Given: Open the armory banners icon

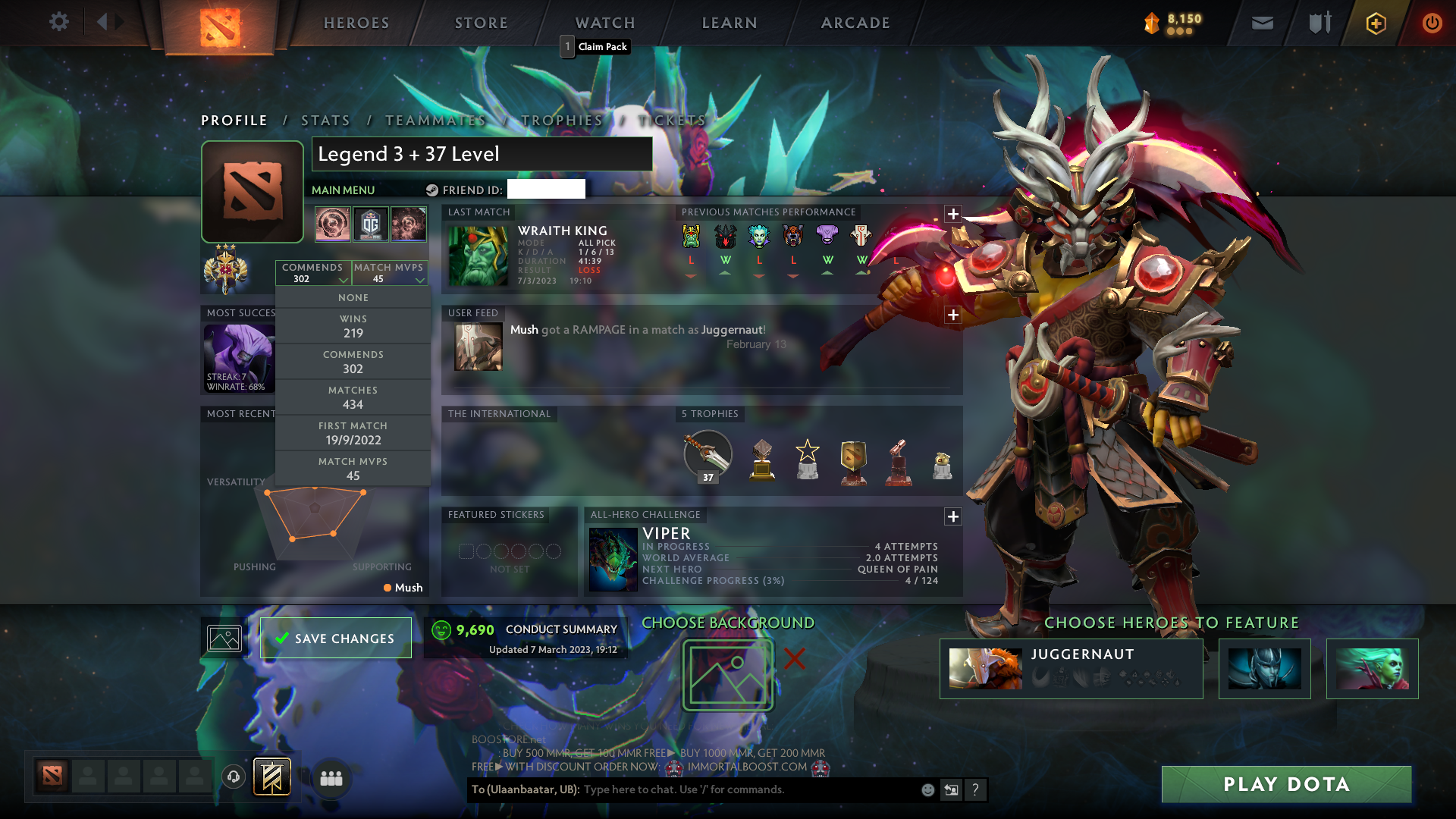Looking at the screenshot, I should (x=1318, y=23).
